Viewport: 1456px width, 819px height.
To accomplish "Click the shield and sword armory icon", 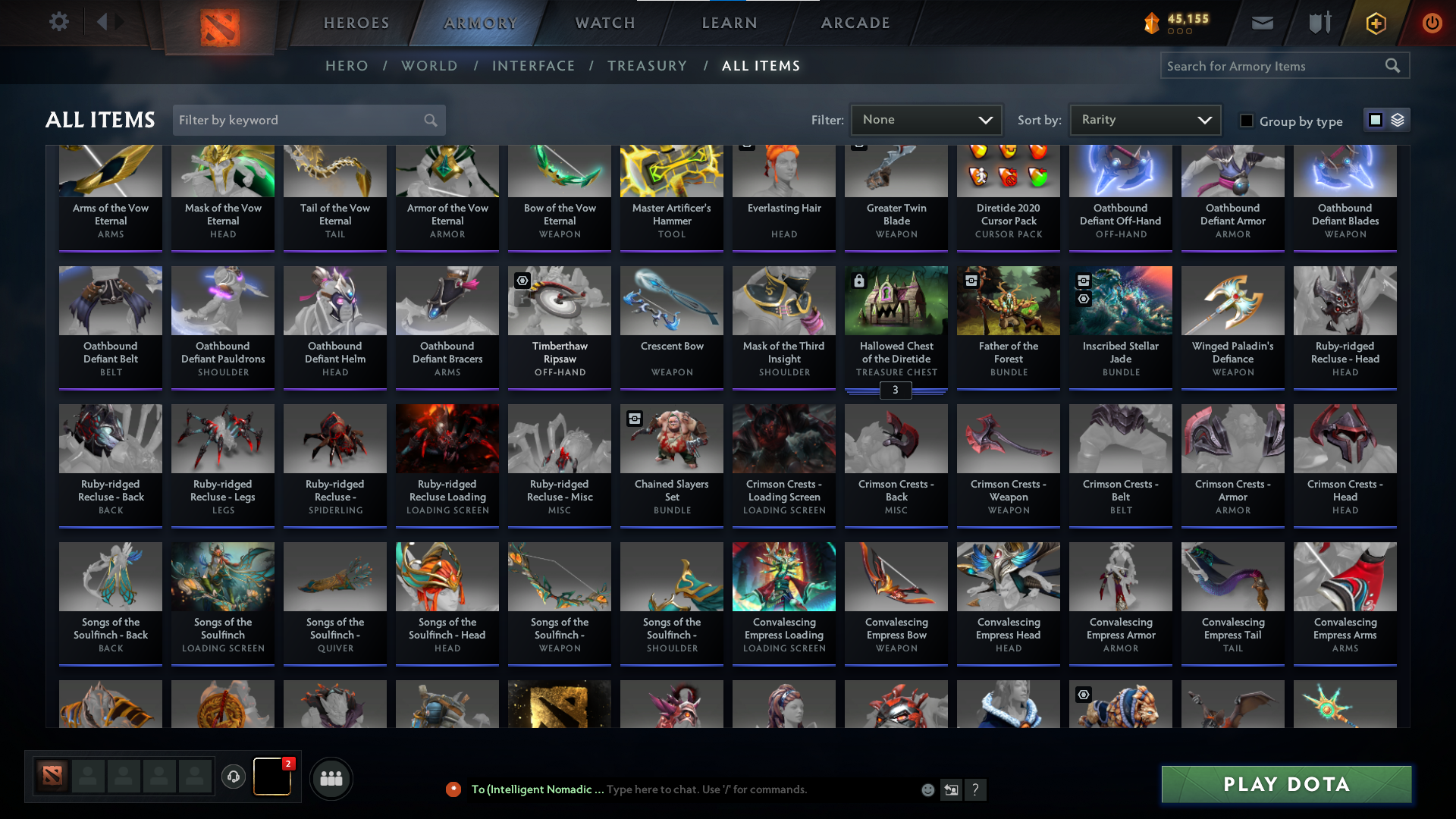I will coord(1319,23).
